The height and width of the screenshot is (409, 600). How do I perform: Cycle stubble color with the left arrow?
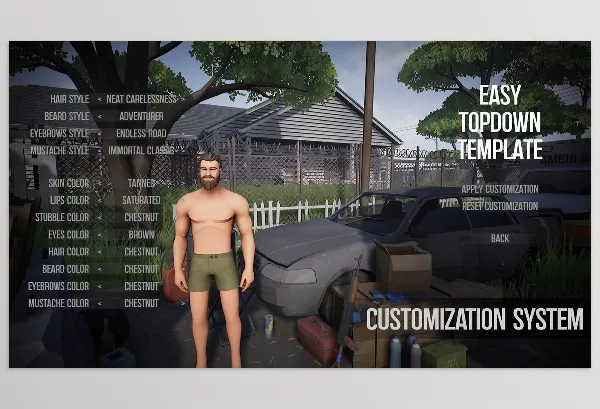point(98,217)
